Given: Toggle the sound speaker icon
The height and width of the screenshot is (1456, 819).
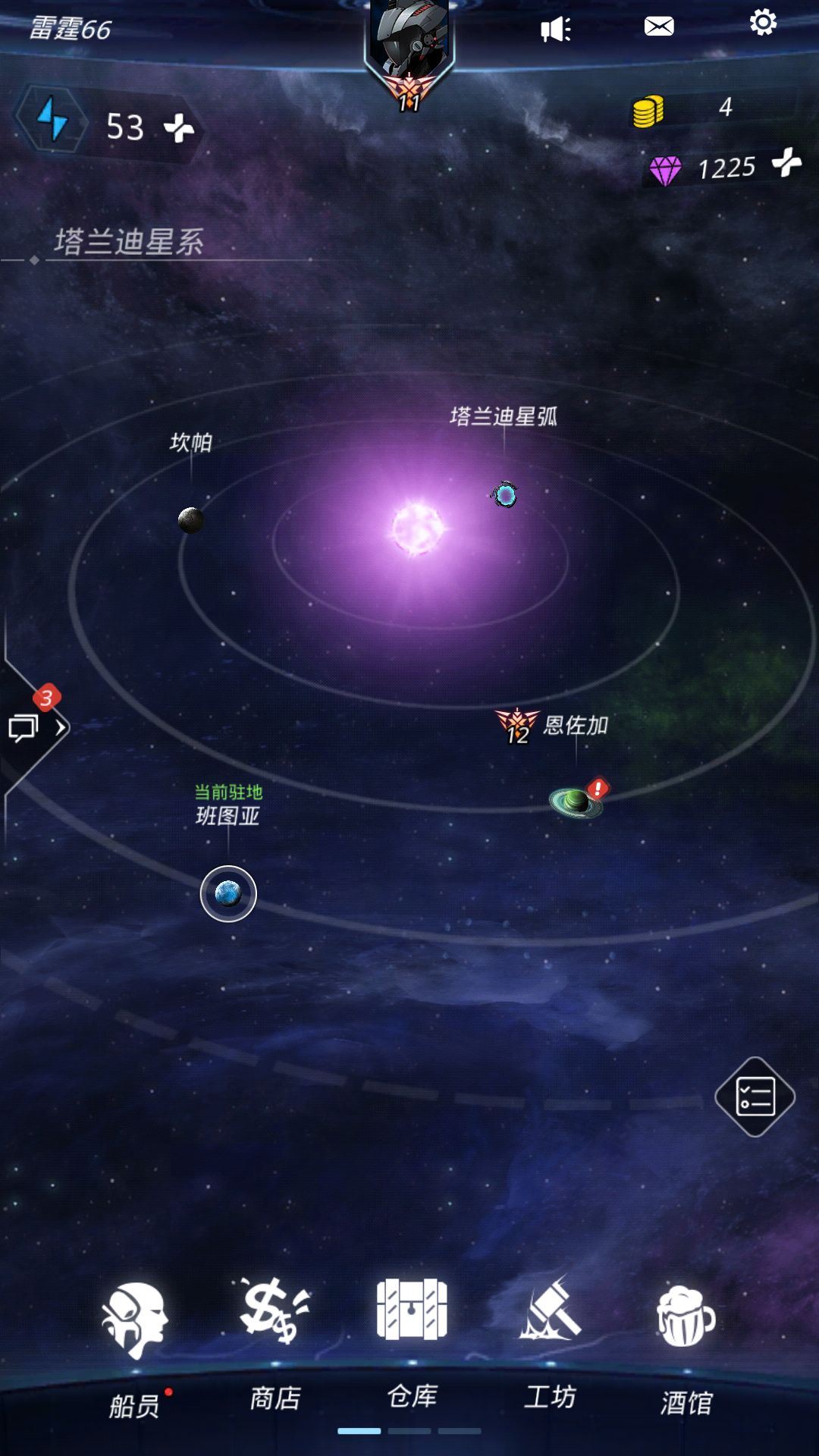Looking at the screenshot, I should tap(555, 30).
